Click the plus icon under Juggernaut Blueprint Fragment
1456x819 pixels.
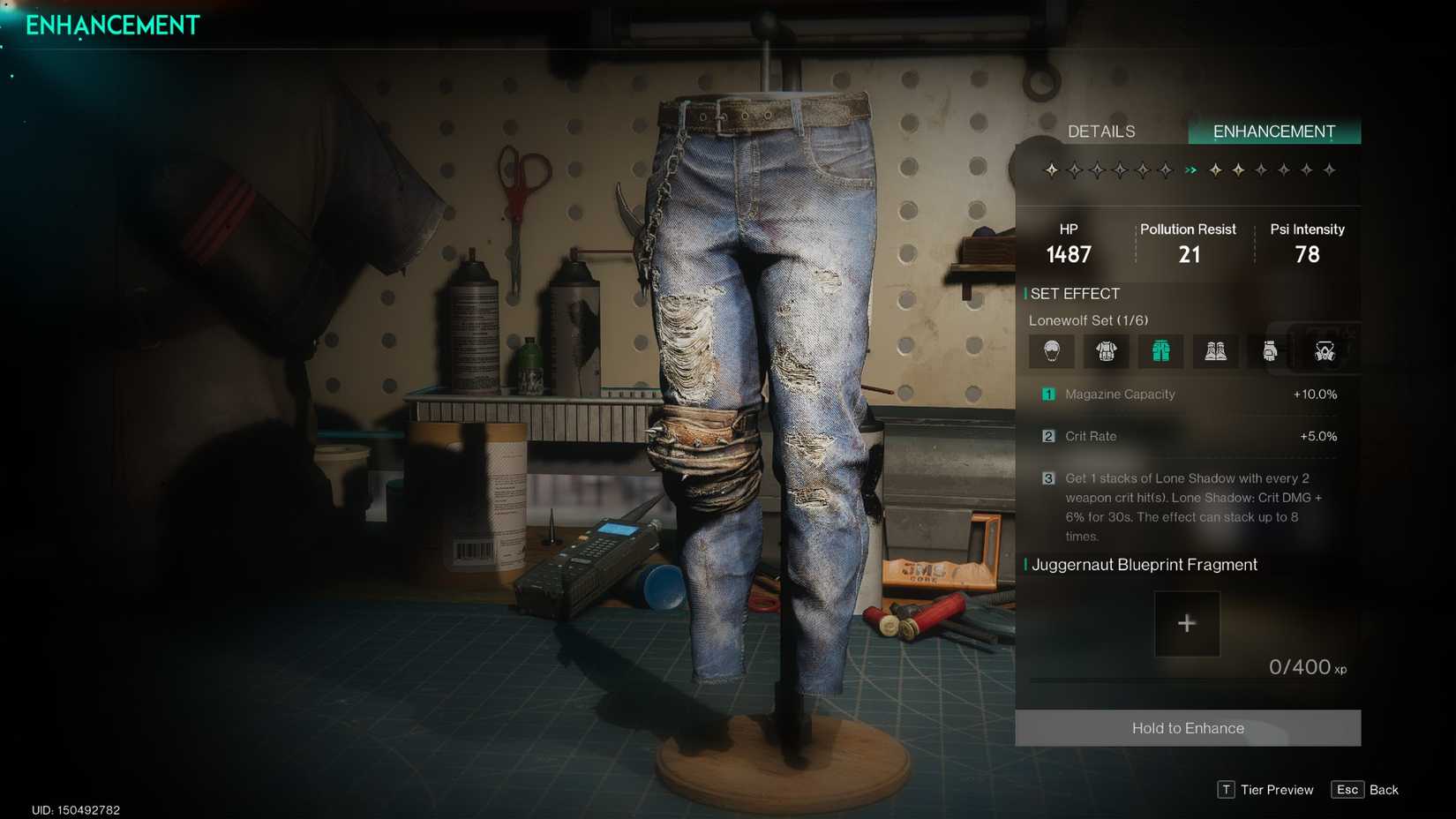1187,623
